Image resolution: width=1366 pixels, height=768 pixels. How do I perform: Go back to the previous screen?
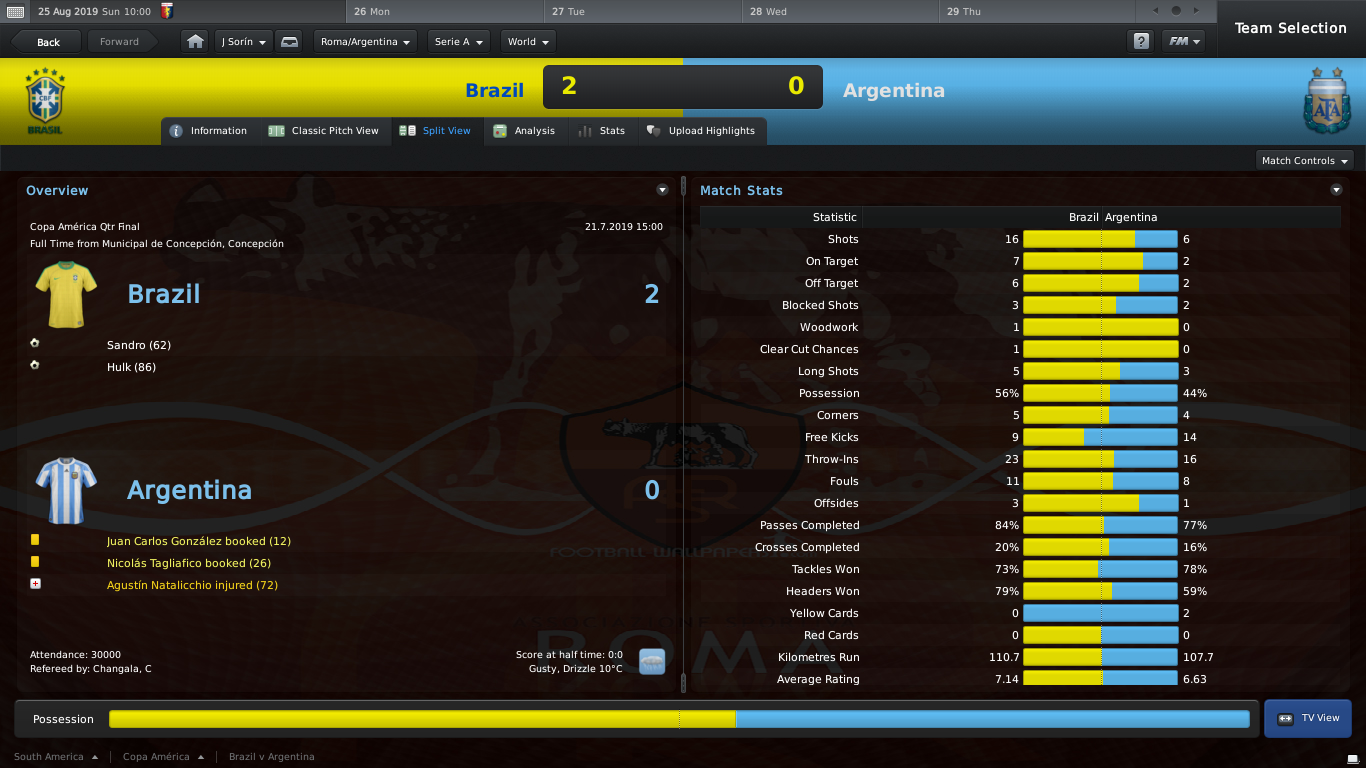click(48, 42)
